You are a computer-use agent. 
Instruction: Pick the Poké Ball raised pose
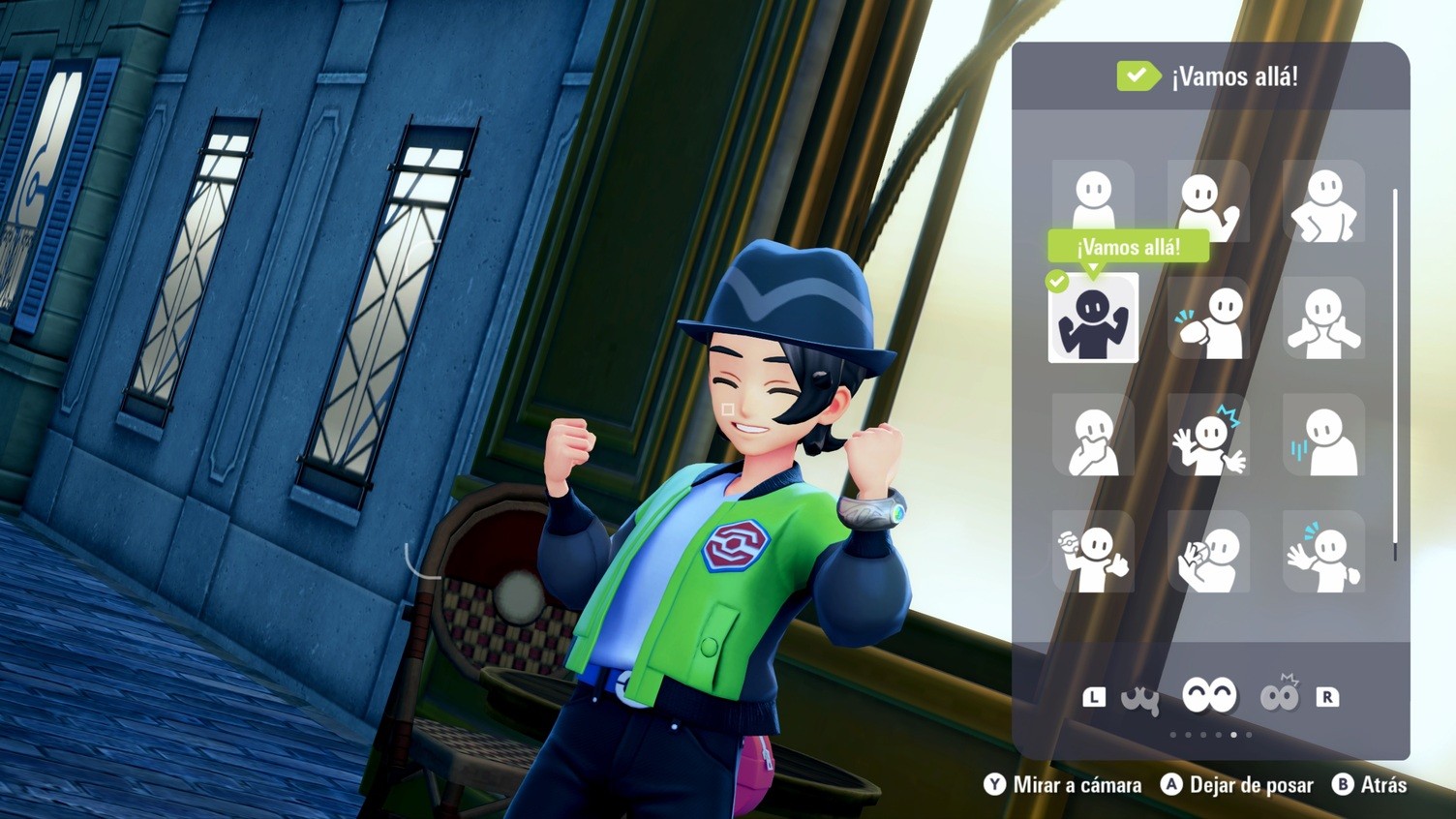click(x=1093, y=552)
